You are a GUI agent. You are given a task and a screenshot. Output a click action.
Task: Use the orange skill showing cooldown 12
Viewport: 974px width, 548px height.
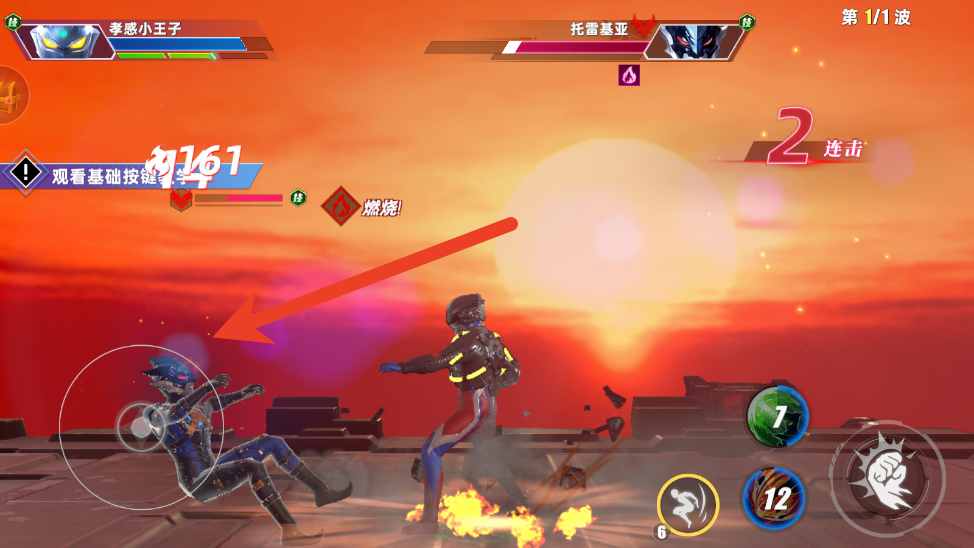tap(774, 497)
